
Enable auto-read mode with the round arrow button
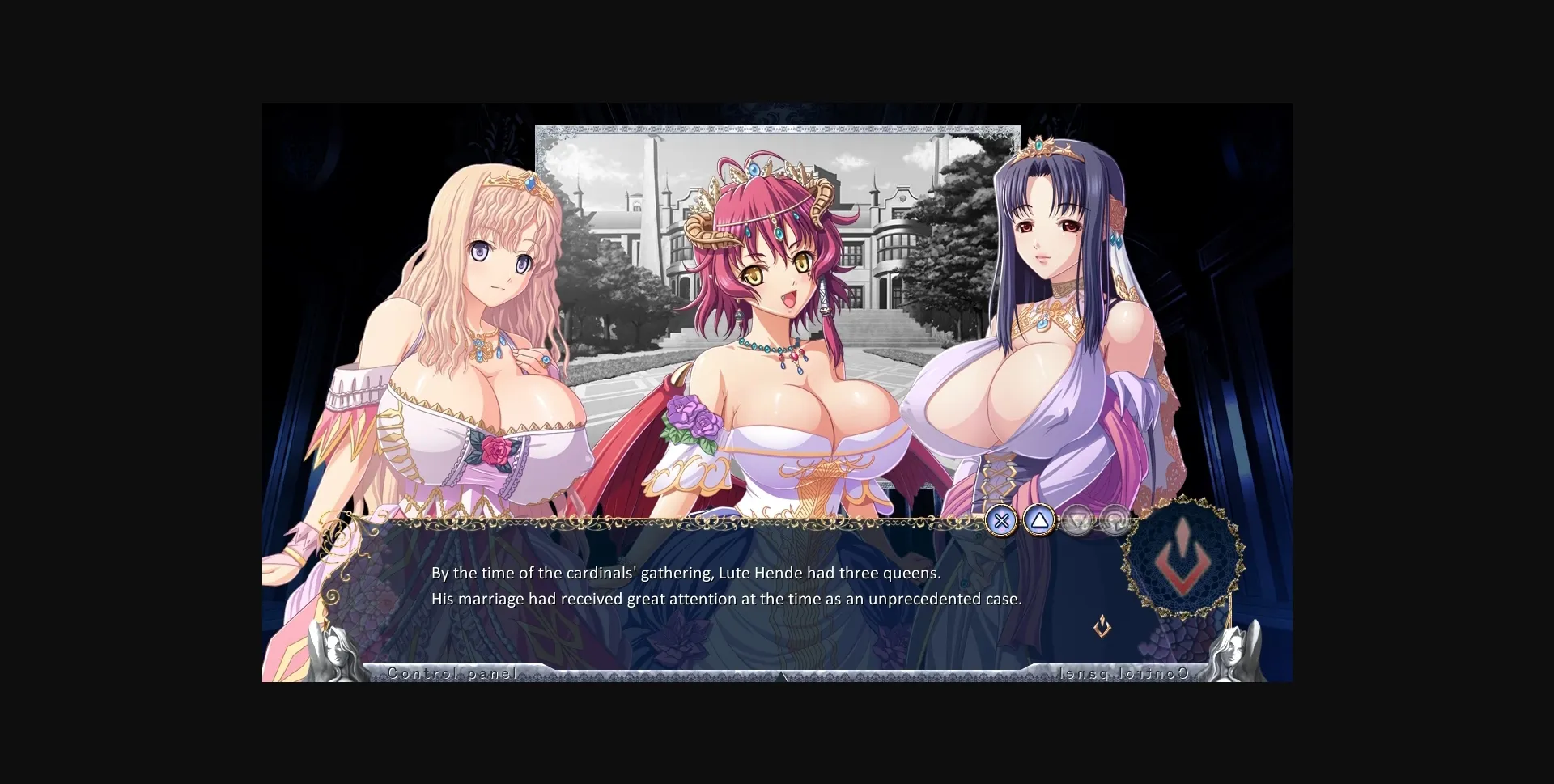tap(1117, 520)
